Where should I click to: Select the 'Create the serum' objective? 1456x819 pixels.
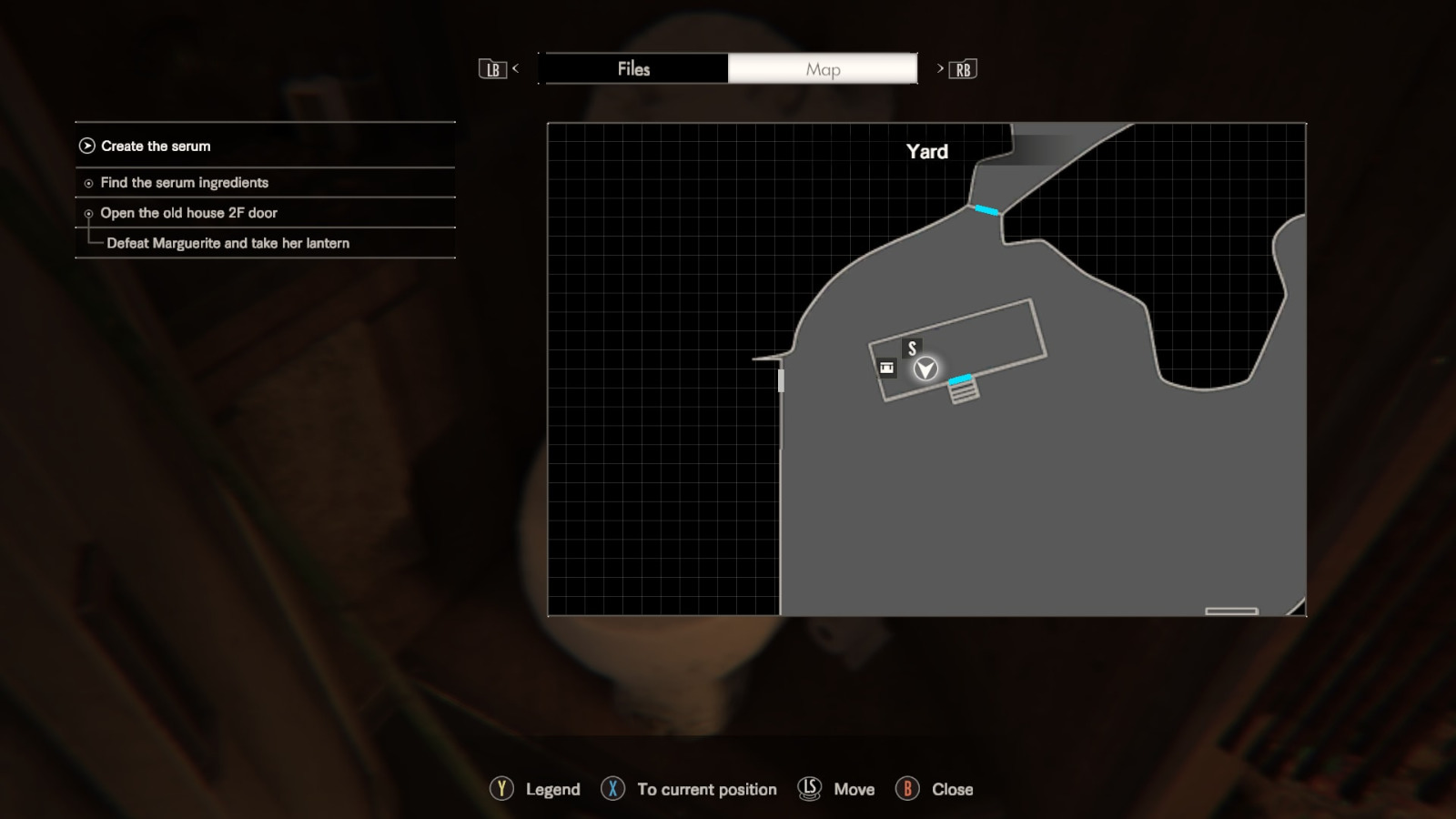pos(156,146)
